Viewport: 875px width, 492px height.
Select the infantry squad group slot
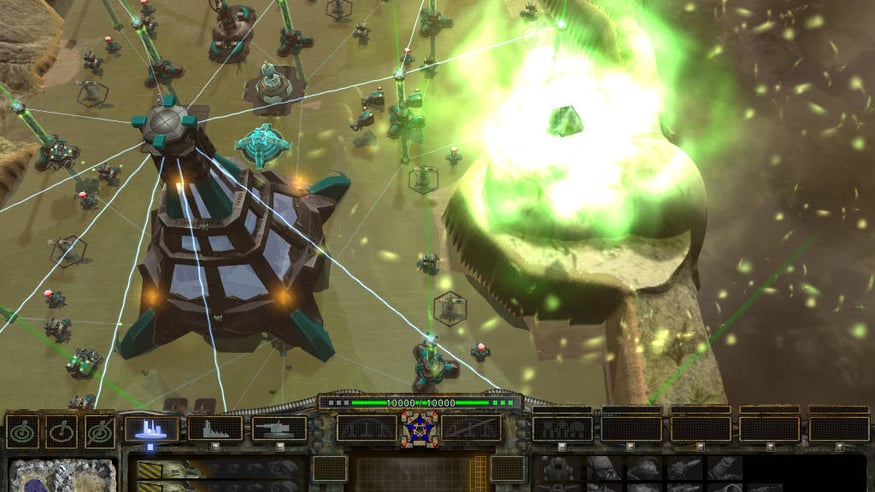coord(561,429)
